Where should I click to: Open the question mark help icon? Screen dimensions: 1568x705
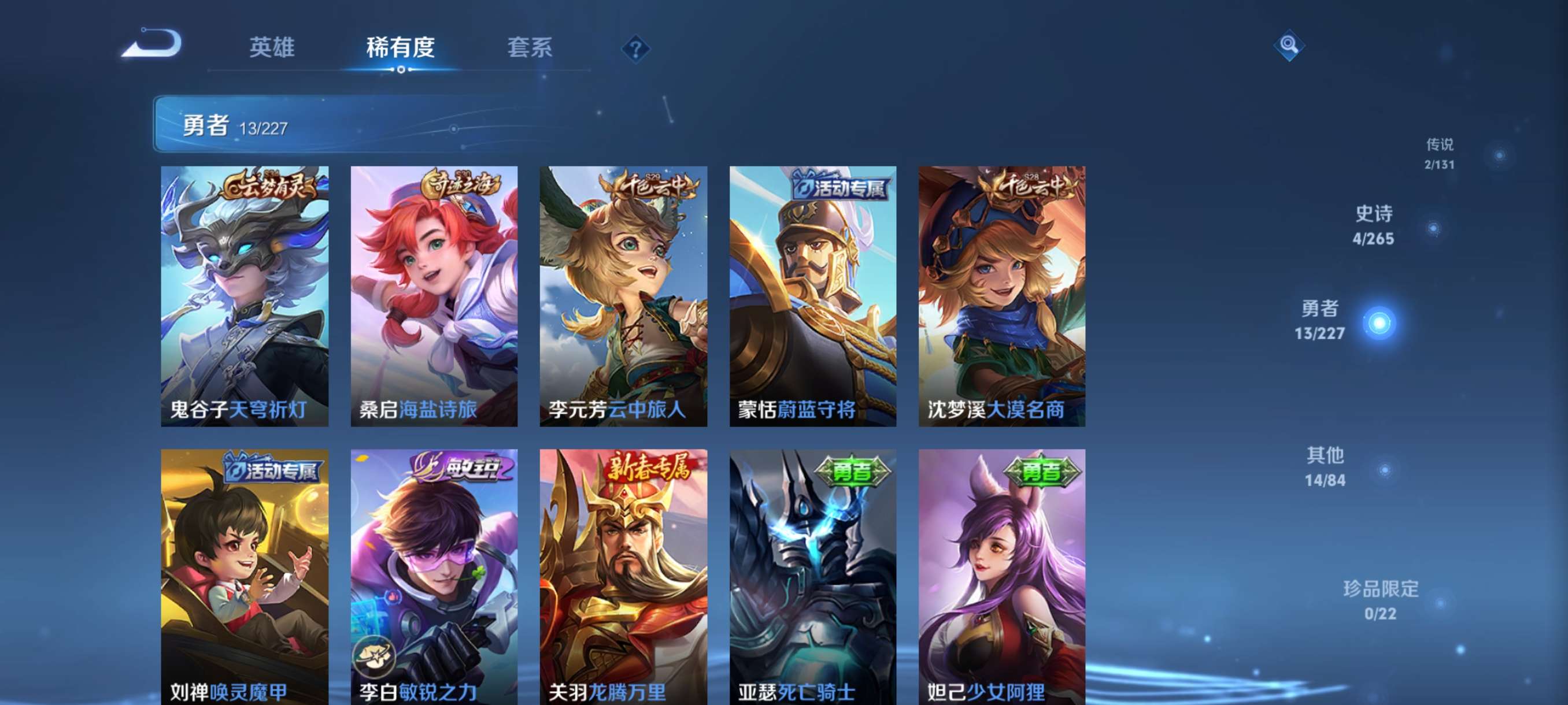(x=635, y=49)
